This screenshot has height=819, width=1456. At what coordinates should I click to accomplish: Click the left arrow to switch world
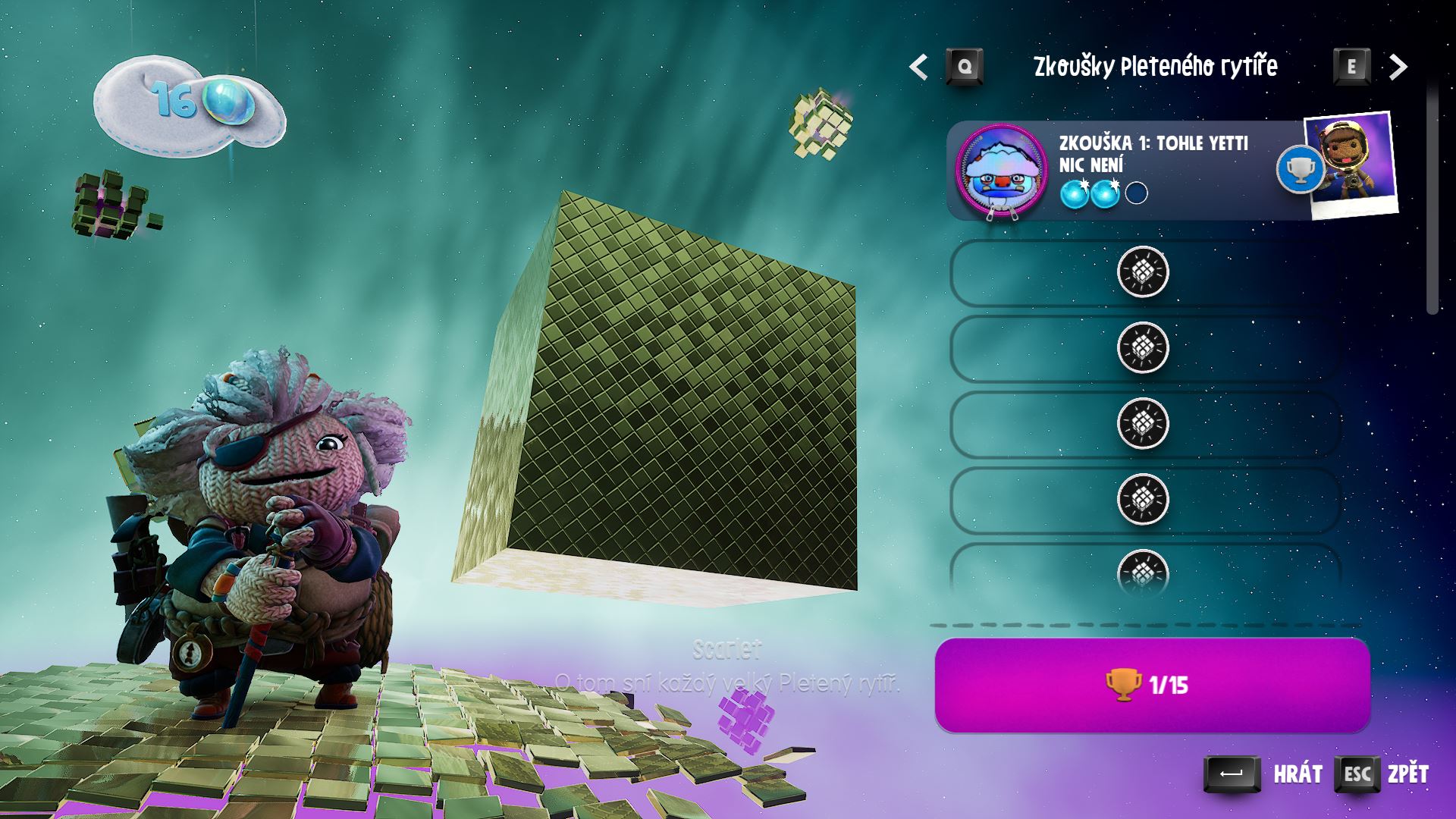918,66
